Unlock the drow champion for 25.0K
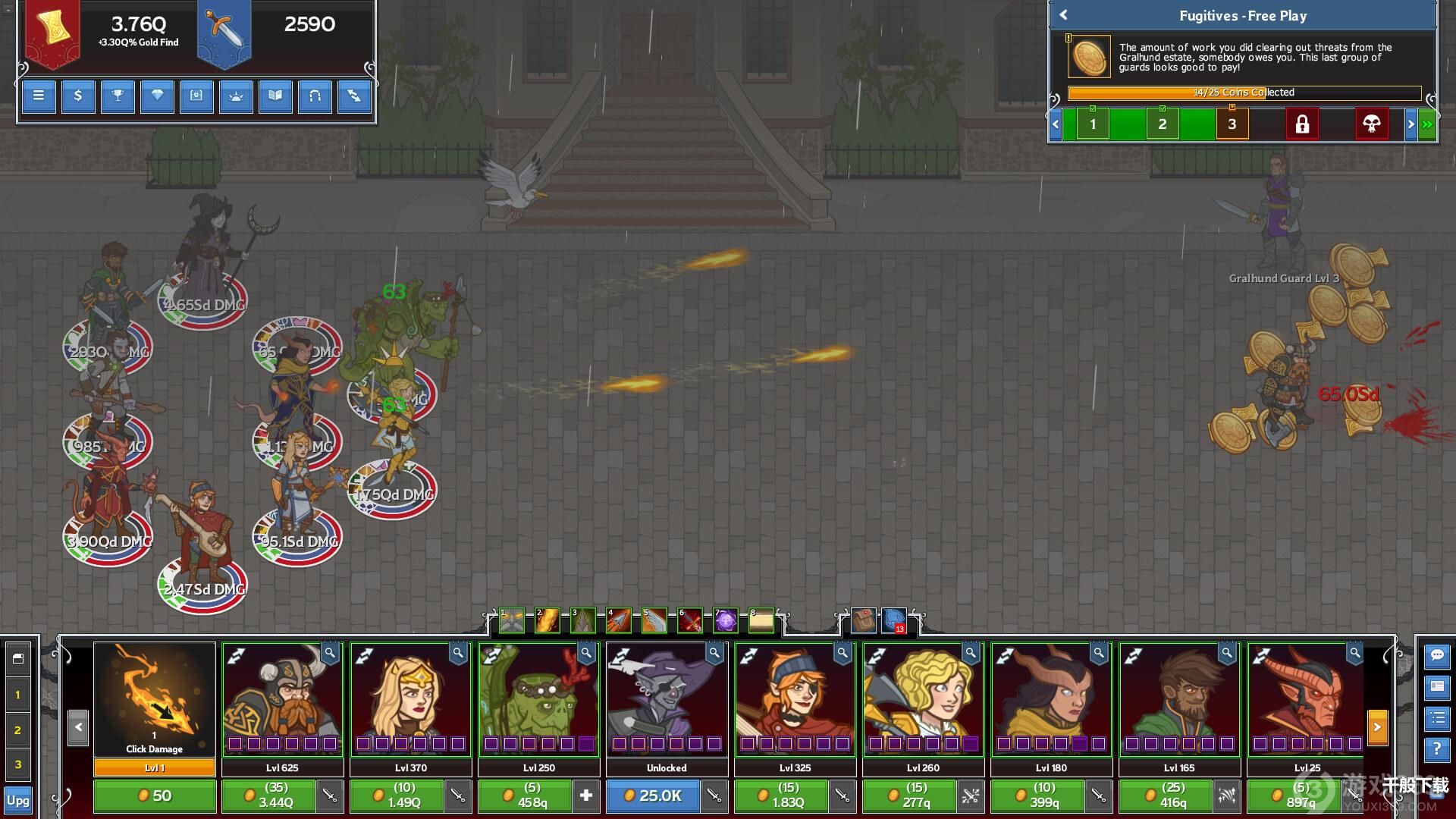Viewport: 1456px width, 819px height. coord(653,795)
